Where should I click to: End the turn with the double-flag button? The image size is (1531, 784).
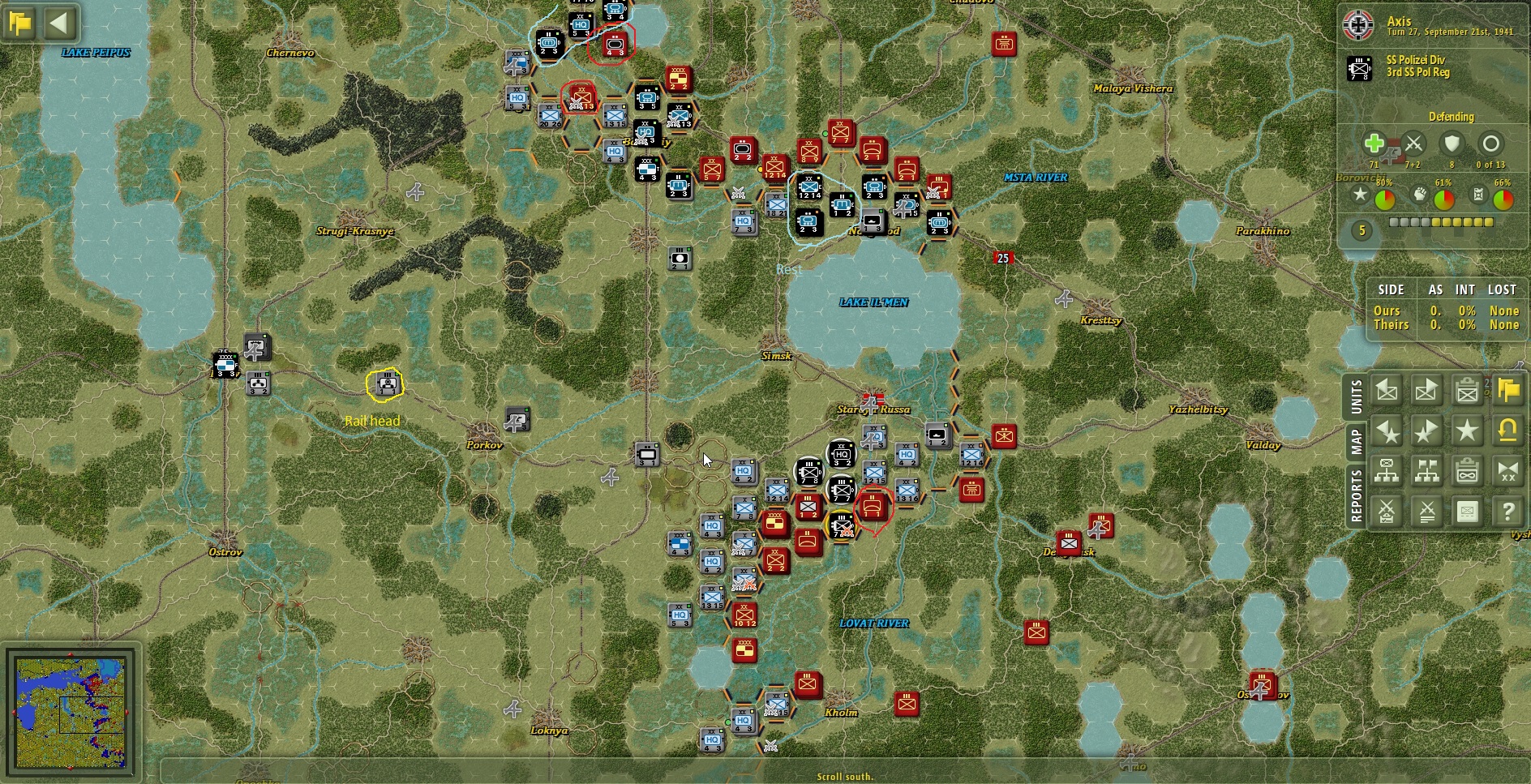pyautogui.click(x=1510, y=390)
